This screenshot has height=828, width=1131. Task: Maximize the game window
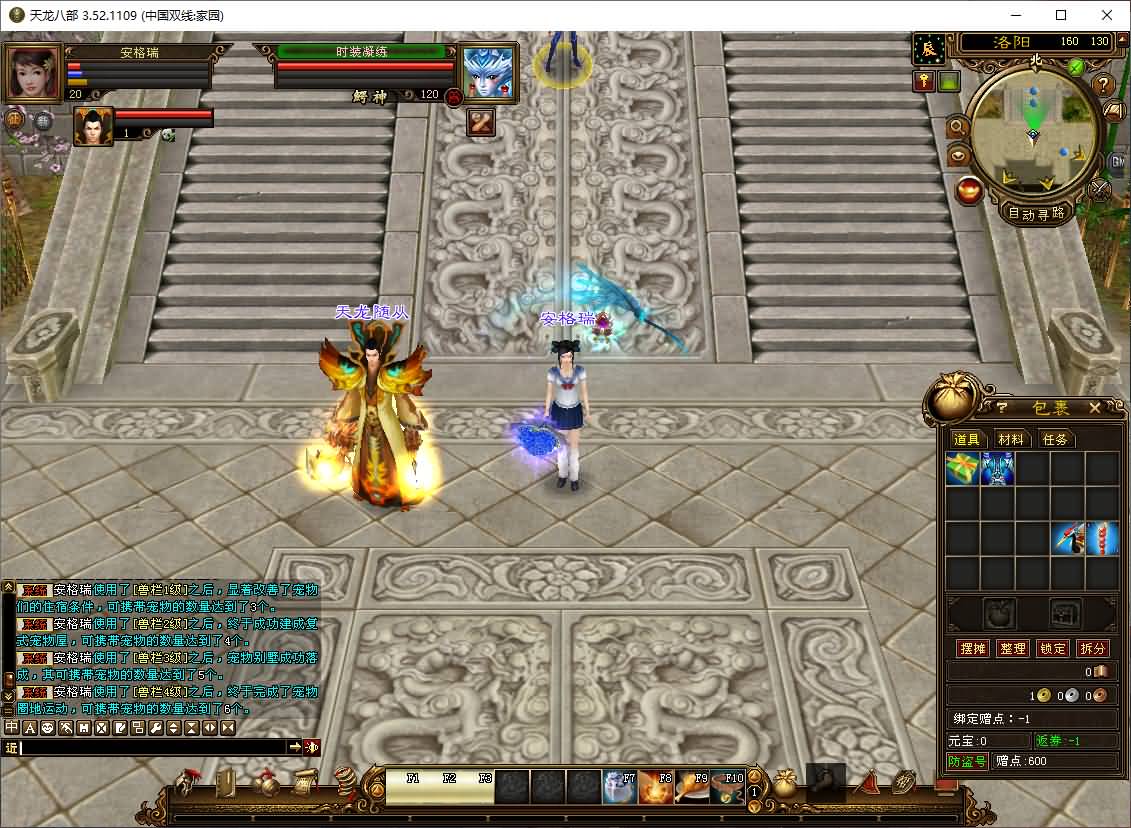pos(1061,15)
